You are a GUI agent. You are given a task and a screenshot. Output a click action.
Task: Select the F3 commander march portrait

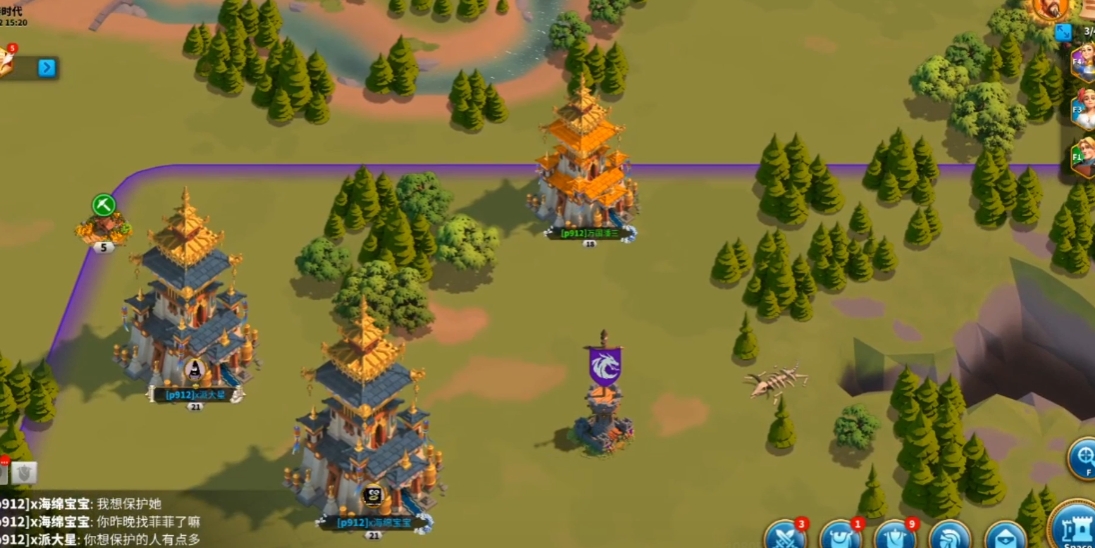(x=1083, y=109)
